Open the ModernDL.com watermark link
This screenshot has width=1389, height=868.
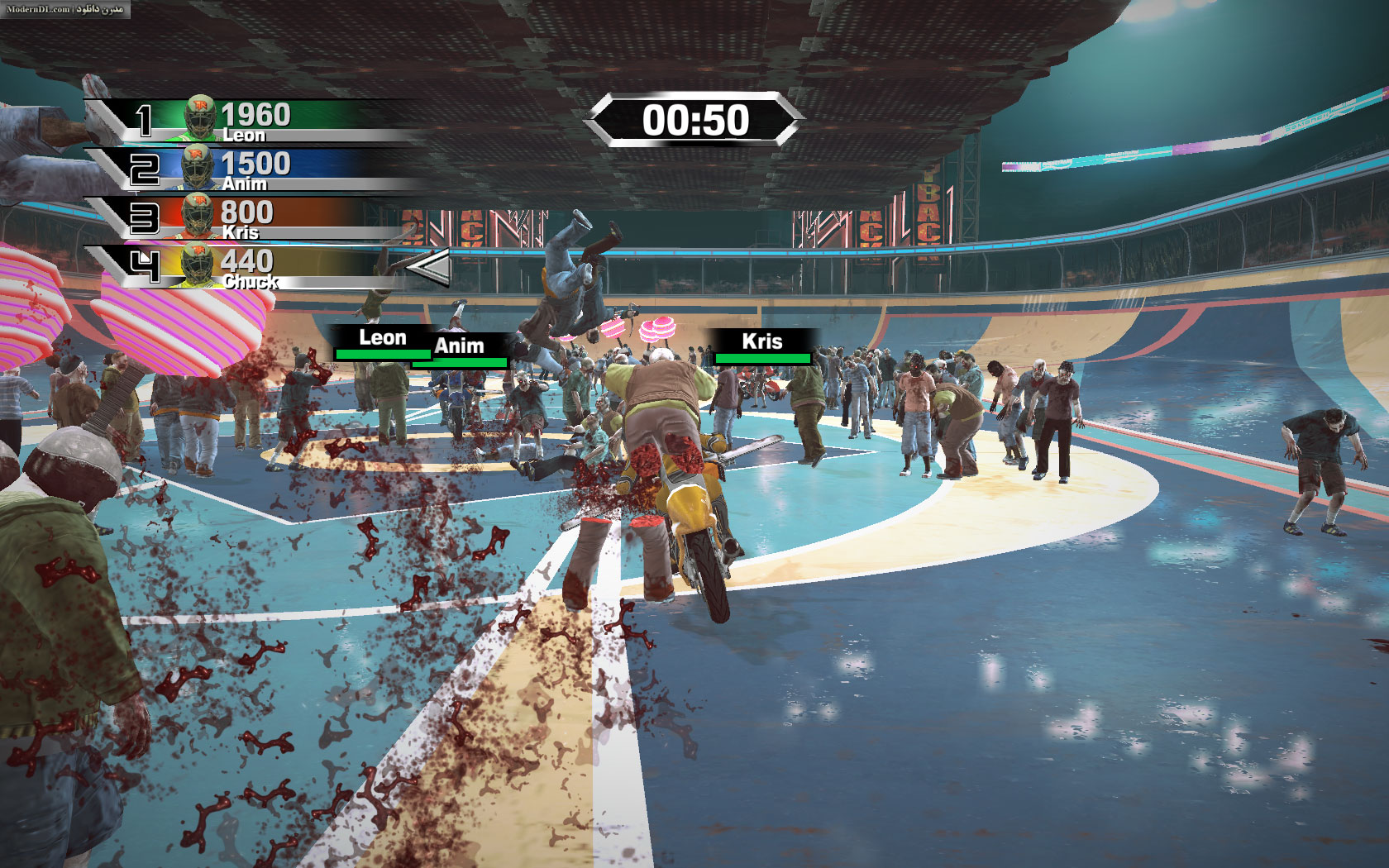tap(64, 9)
